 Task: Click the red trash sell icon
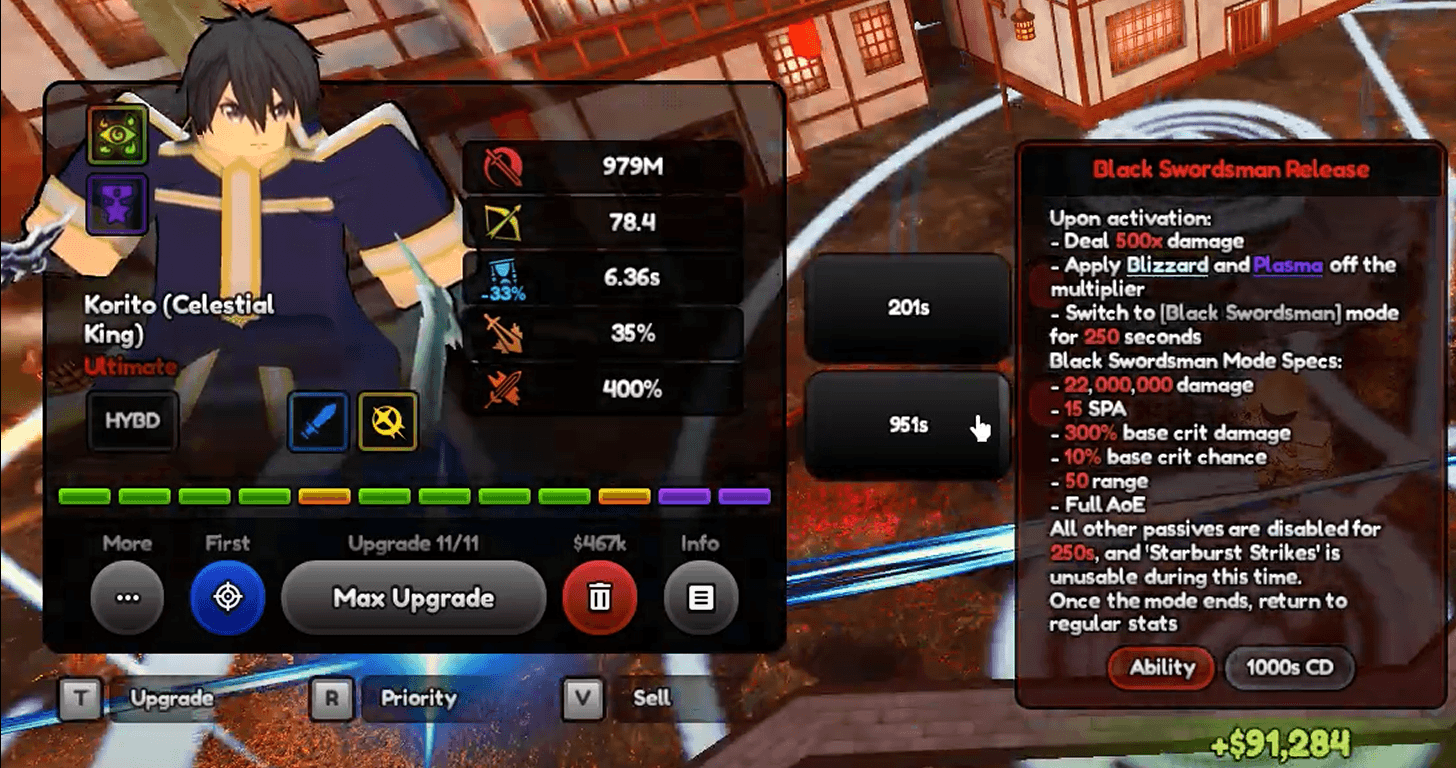599,597
